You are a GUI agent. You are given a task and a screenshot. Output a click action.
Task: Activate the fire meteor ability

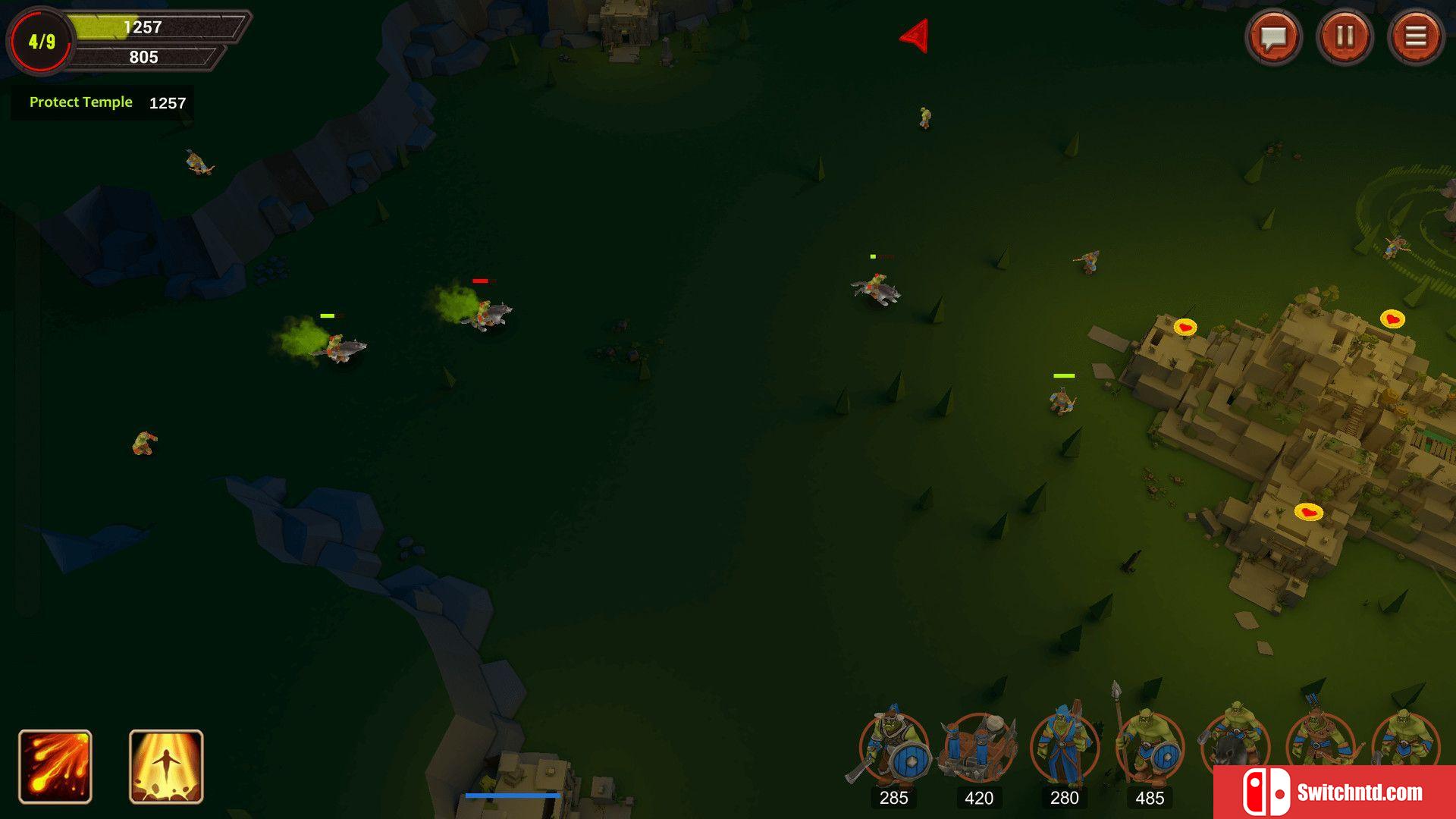(x=55, y=767)
